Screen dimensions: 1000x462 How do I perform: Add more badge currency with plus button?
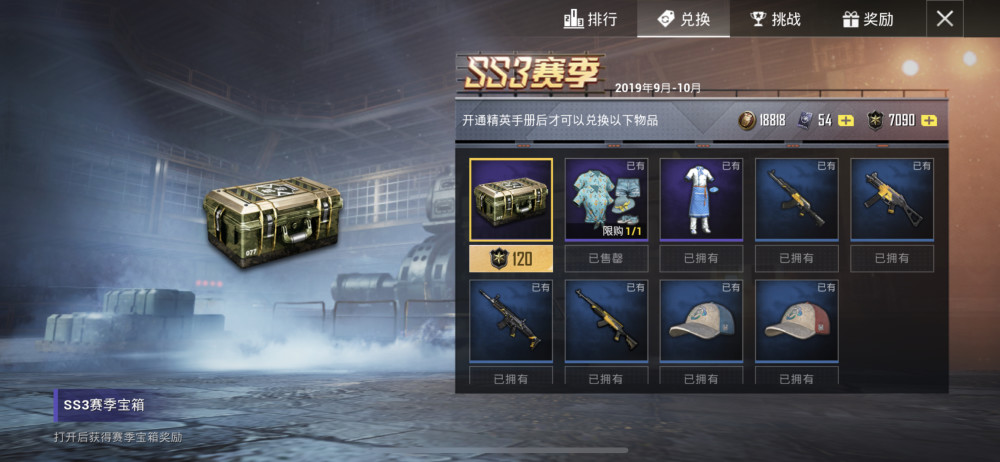pos(929,121)
